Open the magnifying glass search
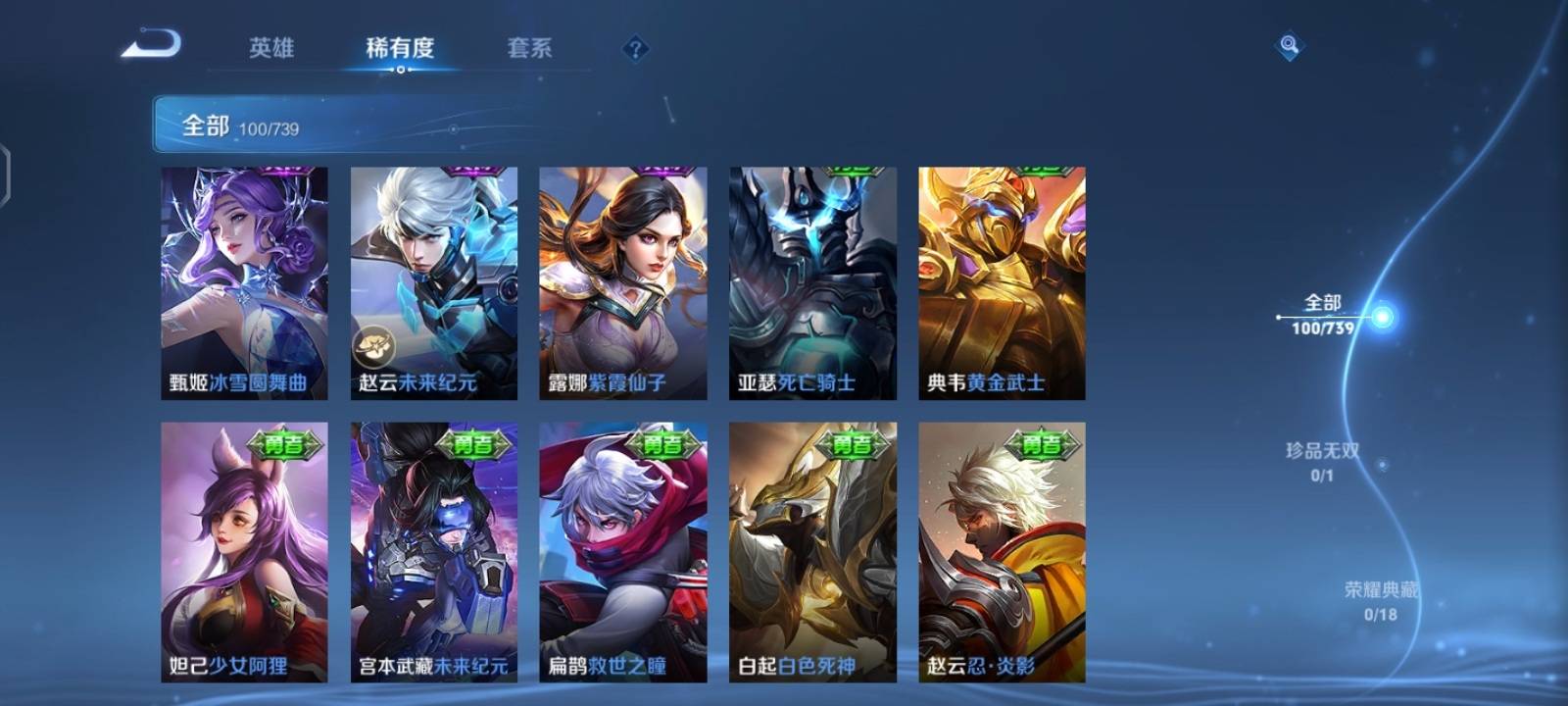1568x706 pixels. (1290, 46)
